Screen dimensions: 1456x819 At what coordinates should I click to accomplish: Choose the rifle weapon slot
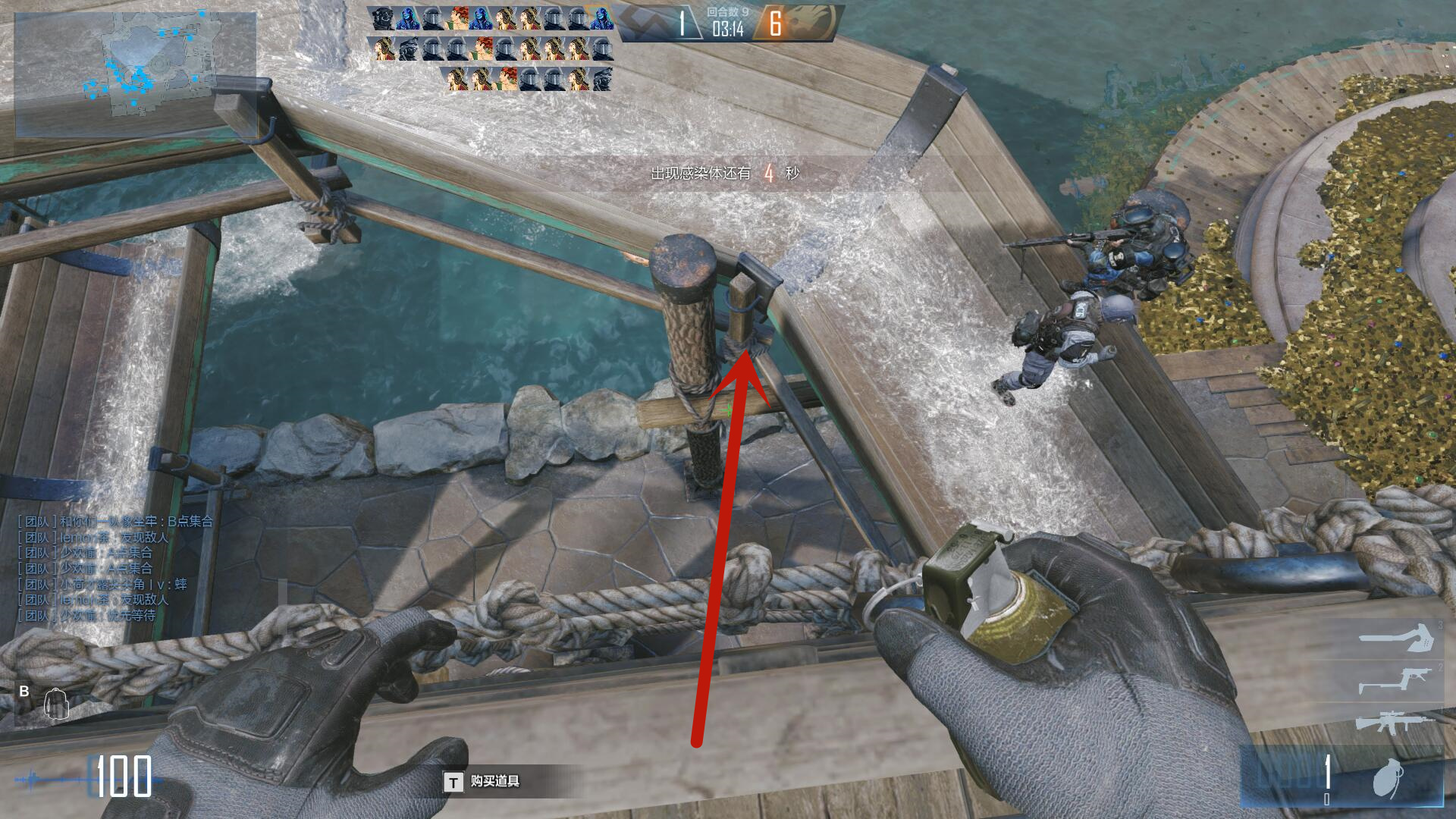coord(1394,721)
